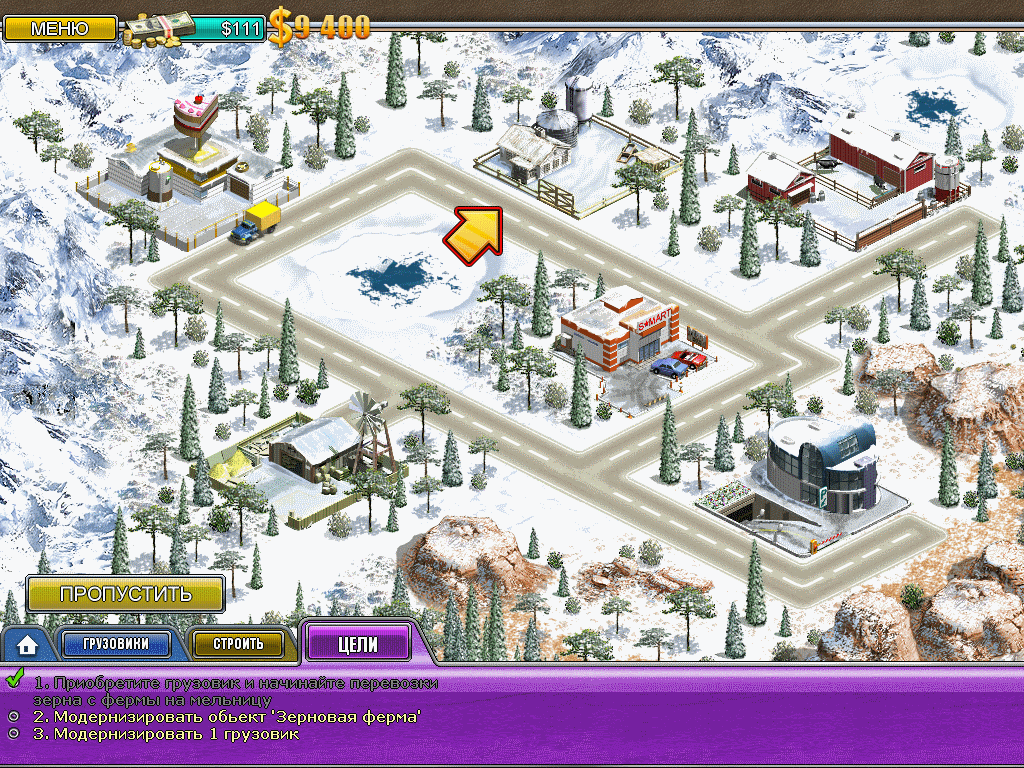Switch to the house home tab
Image resolution: width=1024 pixels, height=768 pixels.
point(27,645)
